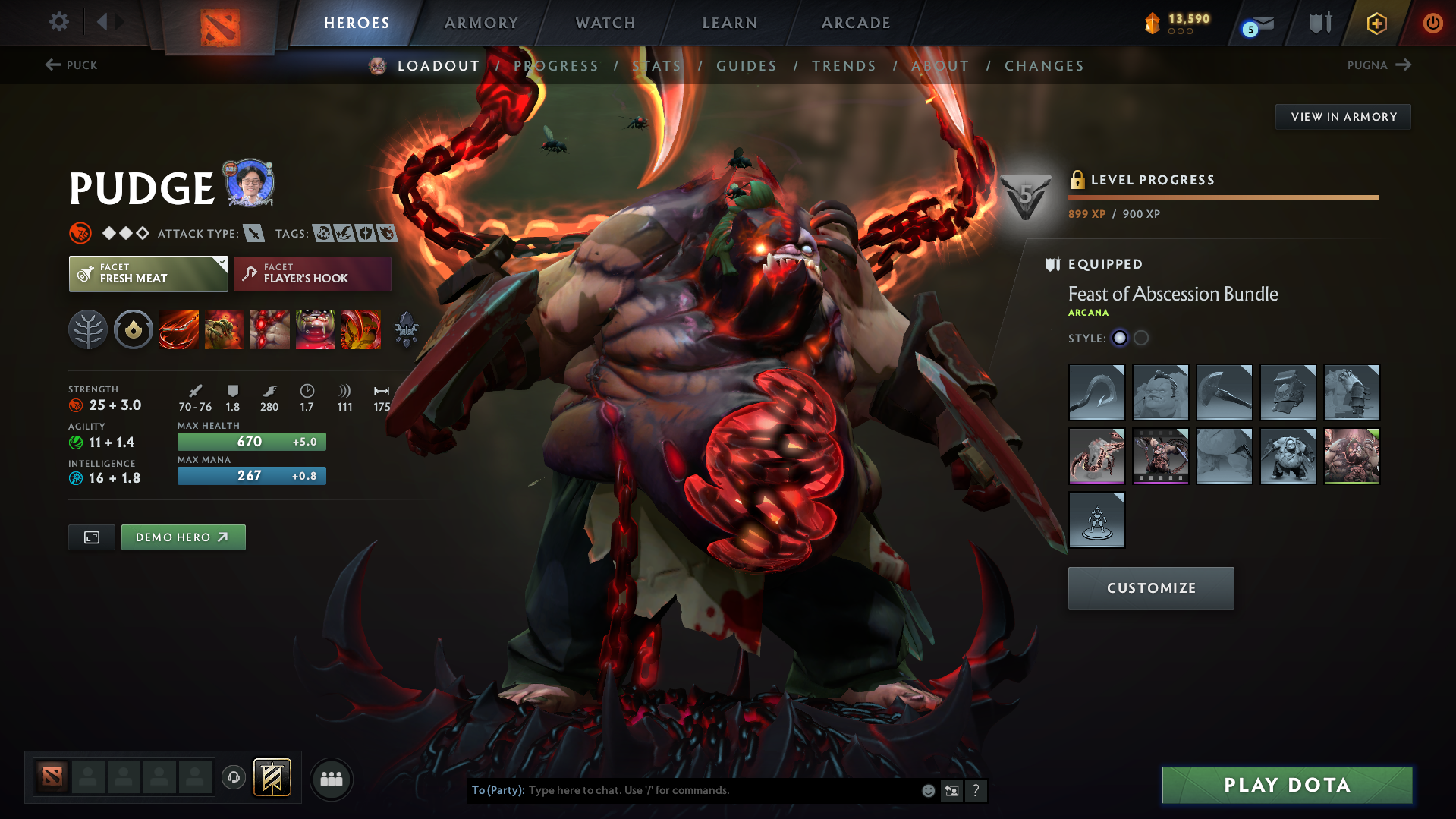Click the Dismember ability icon
1456x819 pixels.
pos(316,329)
